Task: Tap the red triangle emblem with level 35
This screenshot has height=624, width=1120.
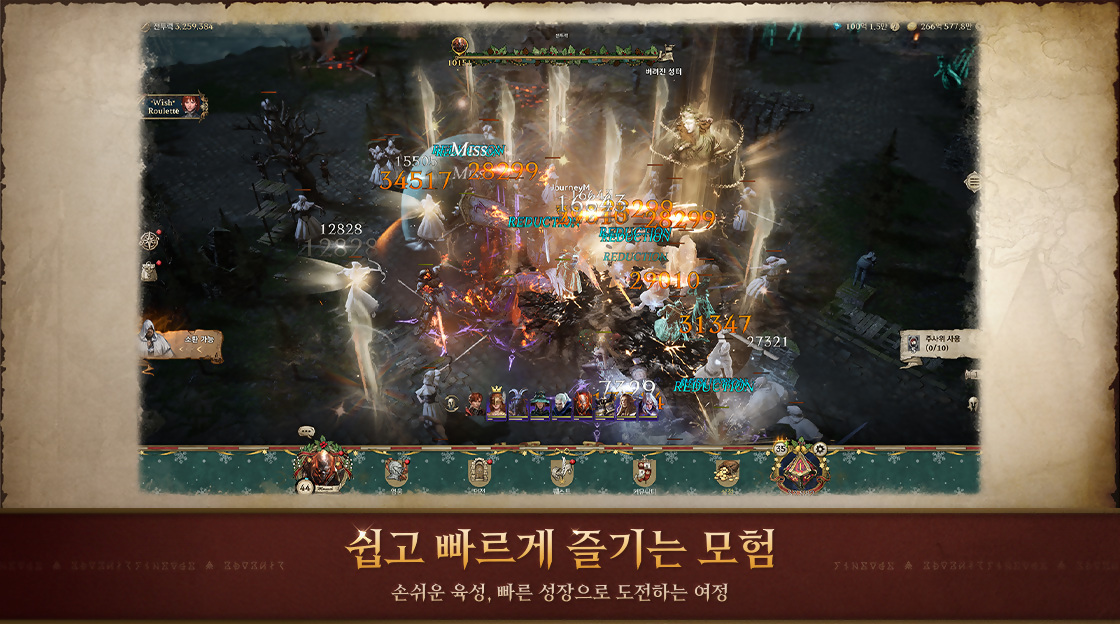Action: pos(798,468)
